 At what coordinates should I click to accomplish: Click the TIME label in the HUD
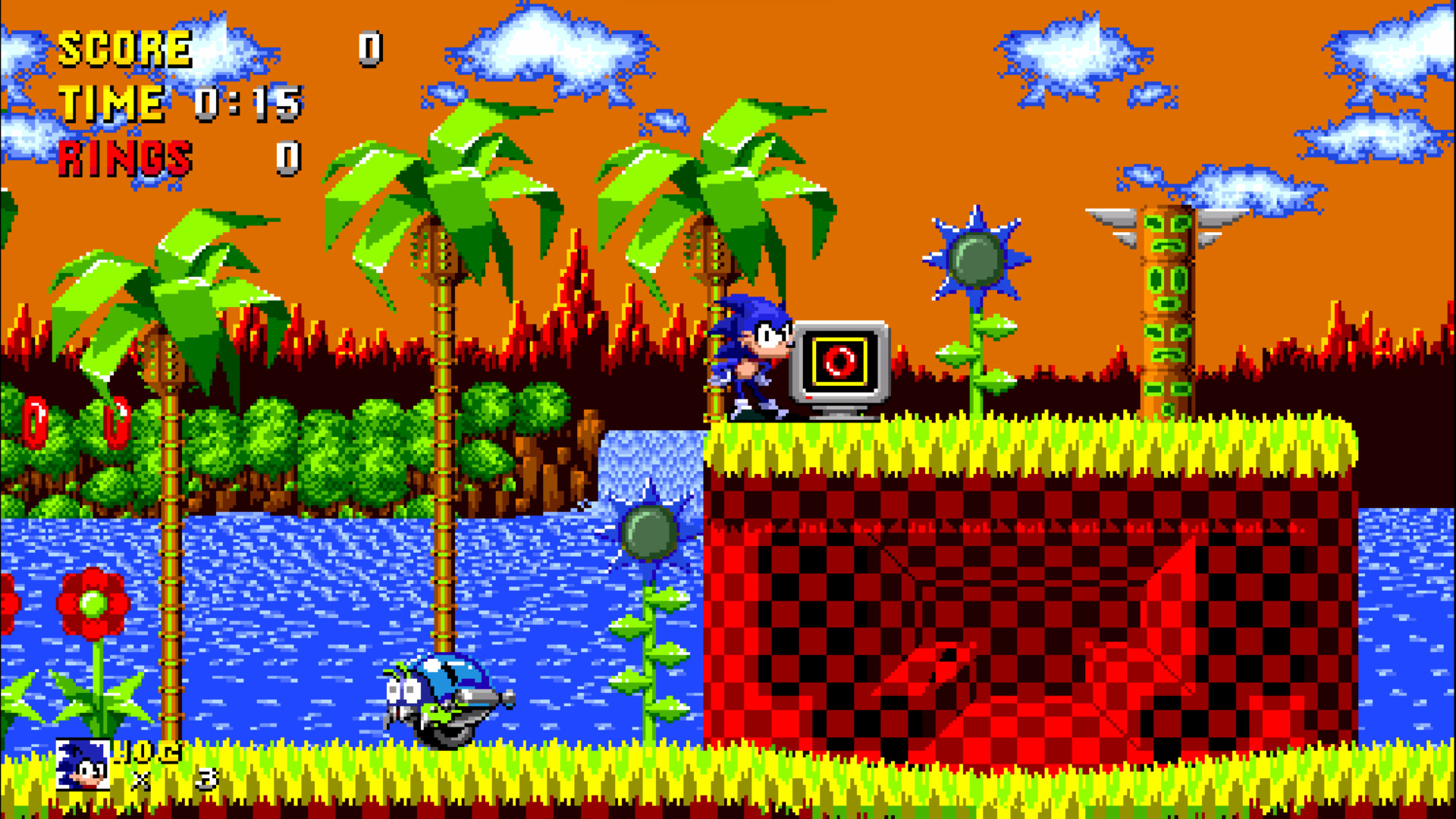112,102
